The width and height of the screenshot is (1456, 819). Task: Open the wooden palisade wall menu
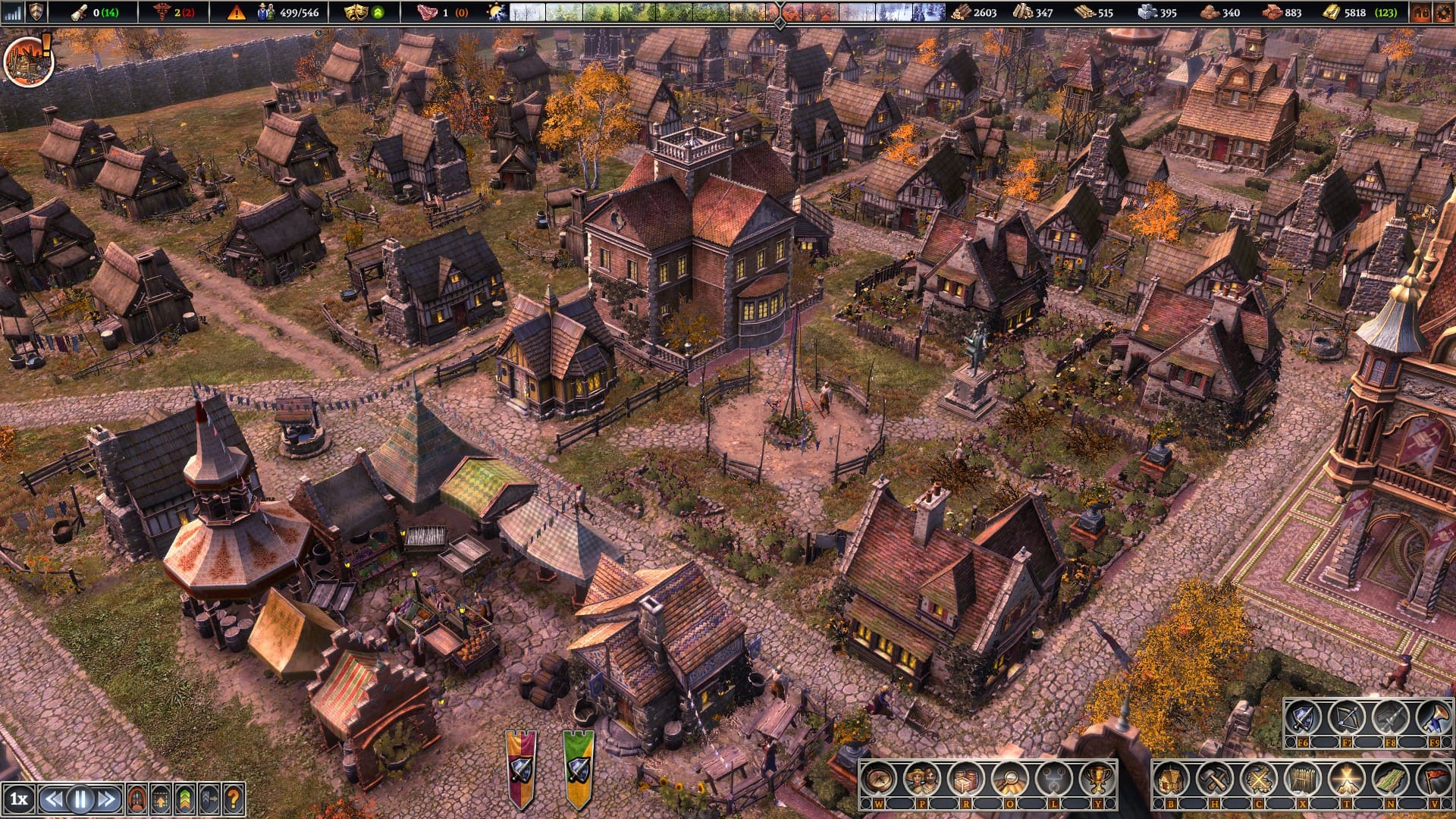[1303, 779]
